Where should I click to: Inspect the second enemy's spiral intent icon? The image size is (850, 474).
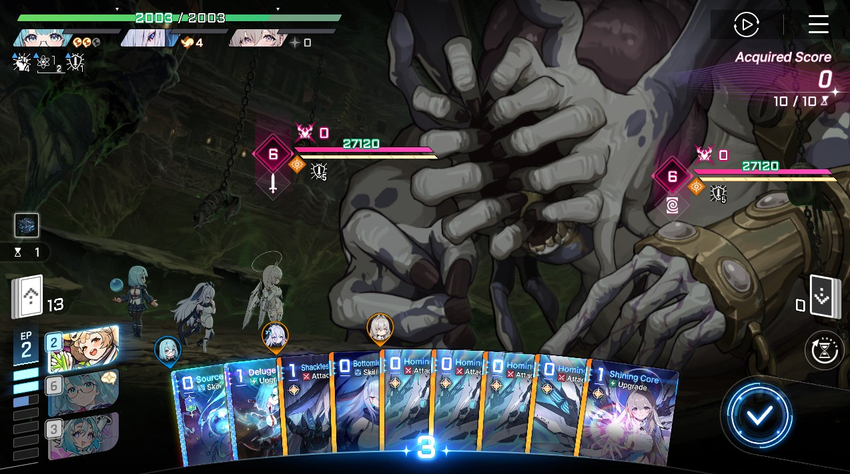click(672, 207)
